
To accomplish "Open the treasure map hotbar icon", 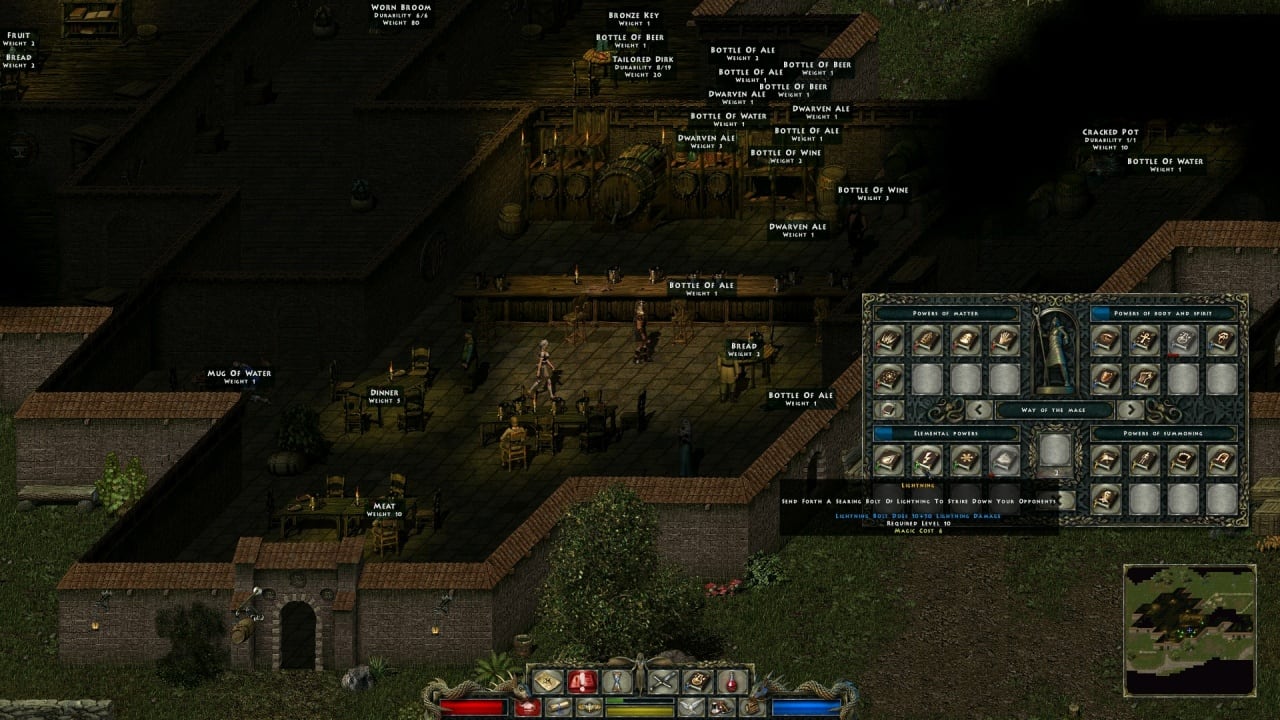I will click(546, 682).
